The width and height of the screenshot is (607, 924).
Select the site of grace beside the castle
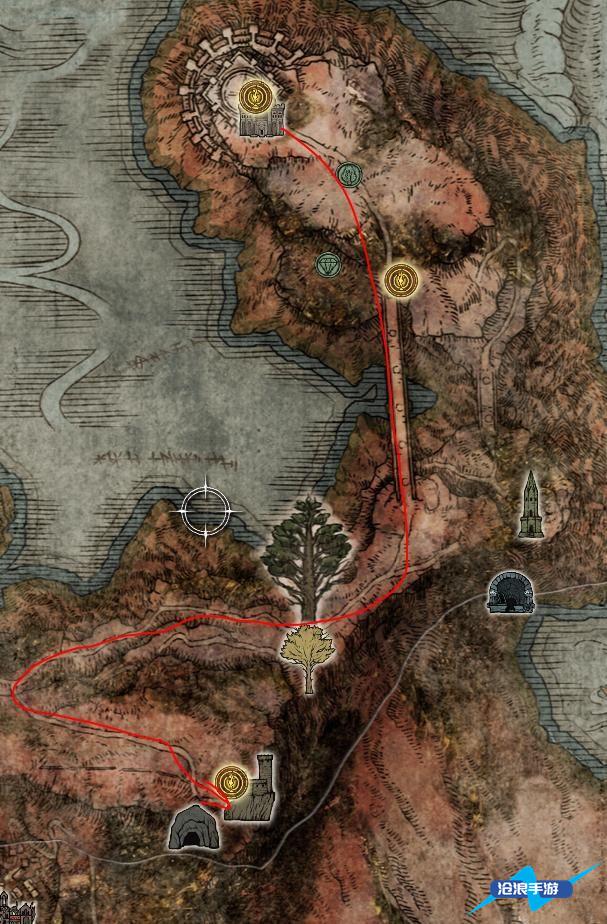[252, 97]
